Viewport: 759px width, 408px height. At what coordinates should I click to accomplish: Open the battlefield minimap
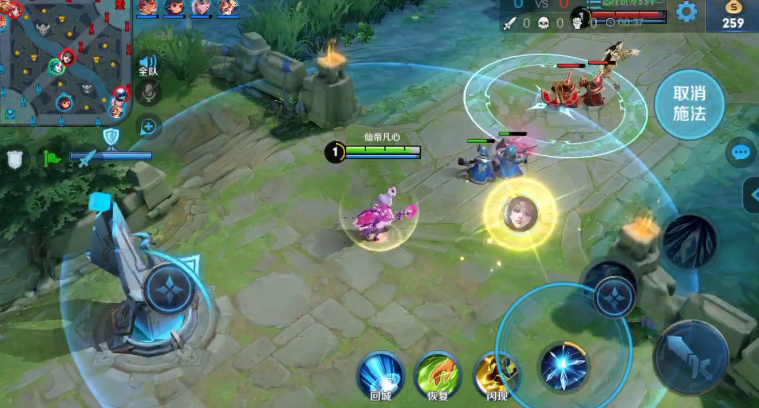pos(65,60)
